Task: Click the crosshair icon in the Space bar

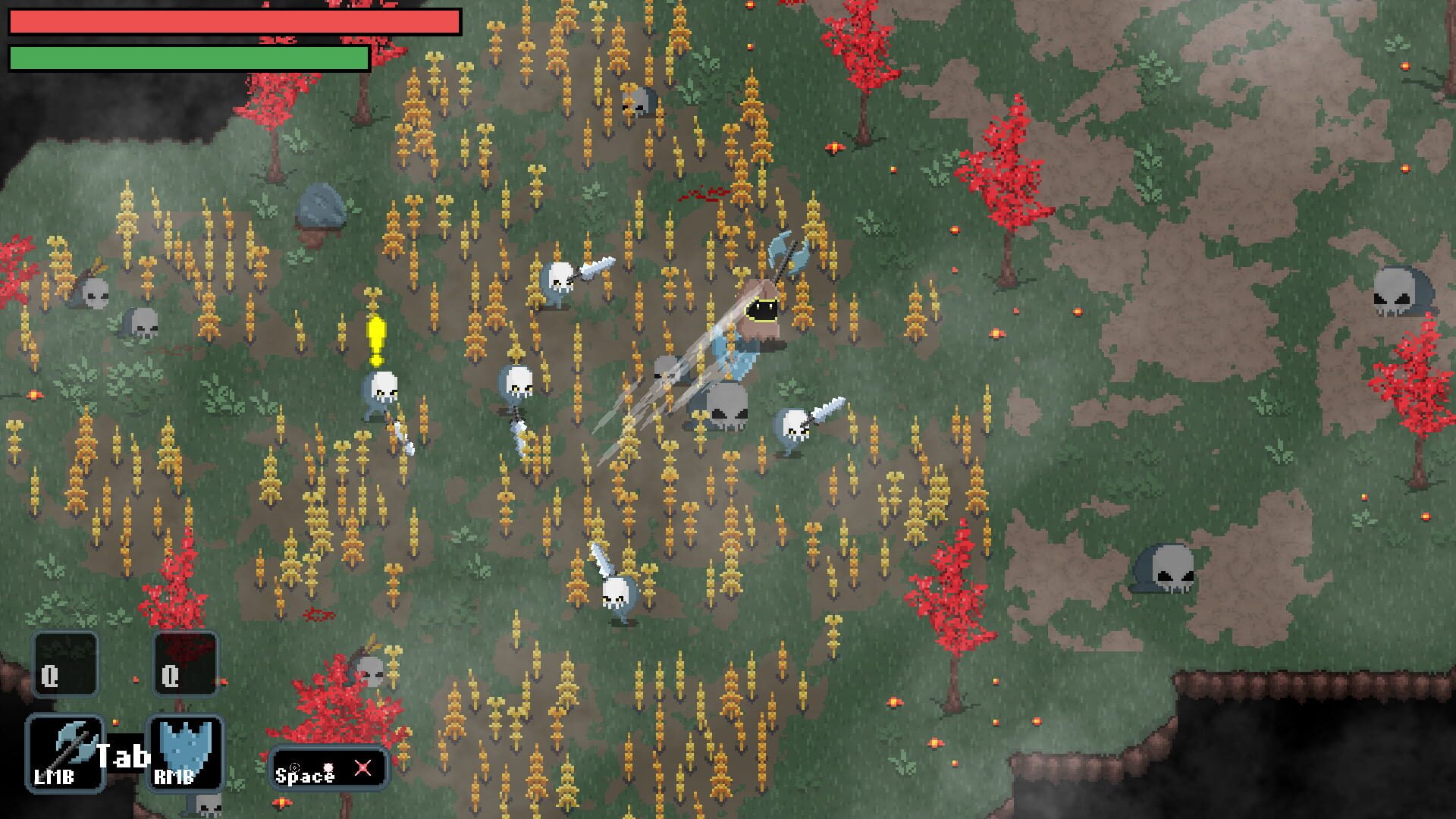Action: (294, 767)
